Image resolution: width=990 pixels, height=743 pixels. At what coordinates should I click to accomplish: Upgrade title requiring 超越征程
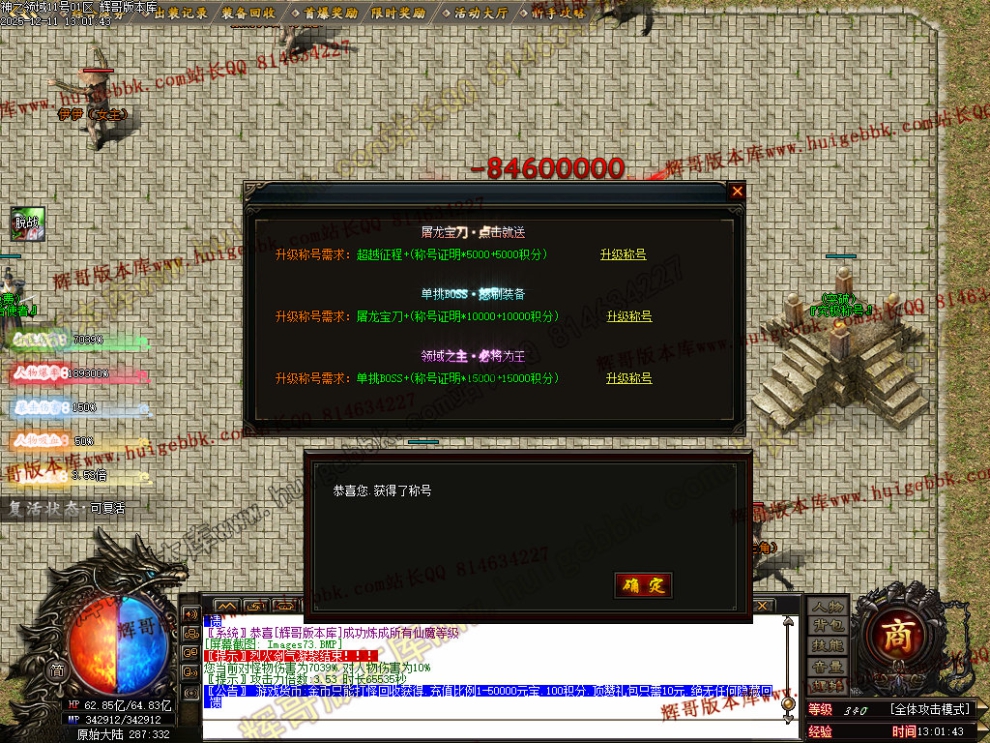click(622, 255)
